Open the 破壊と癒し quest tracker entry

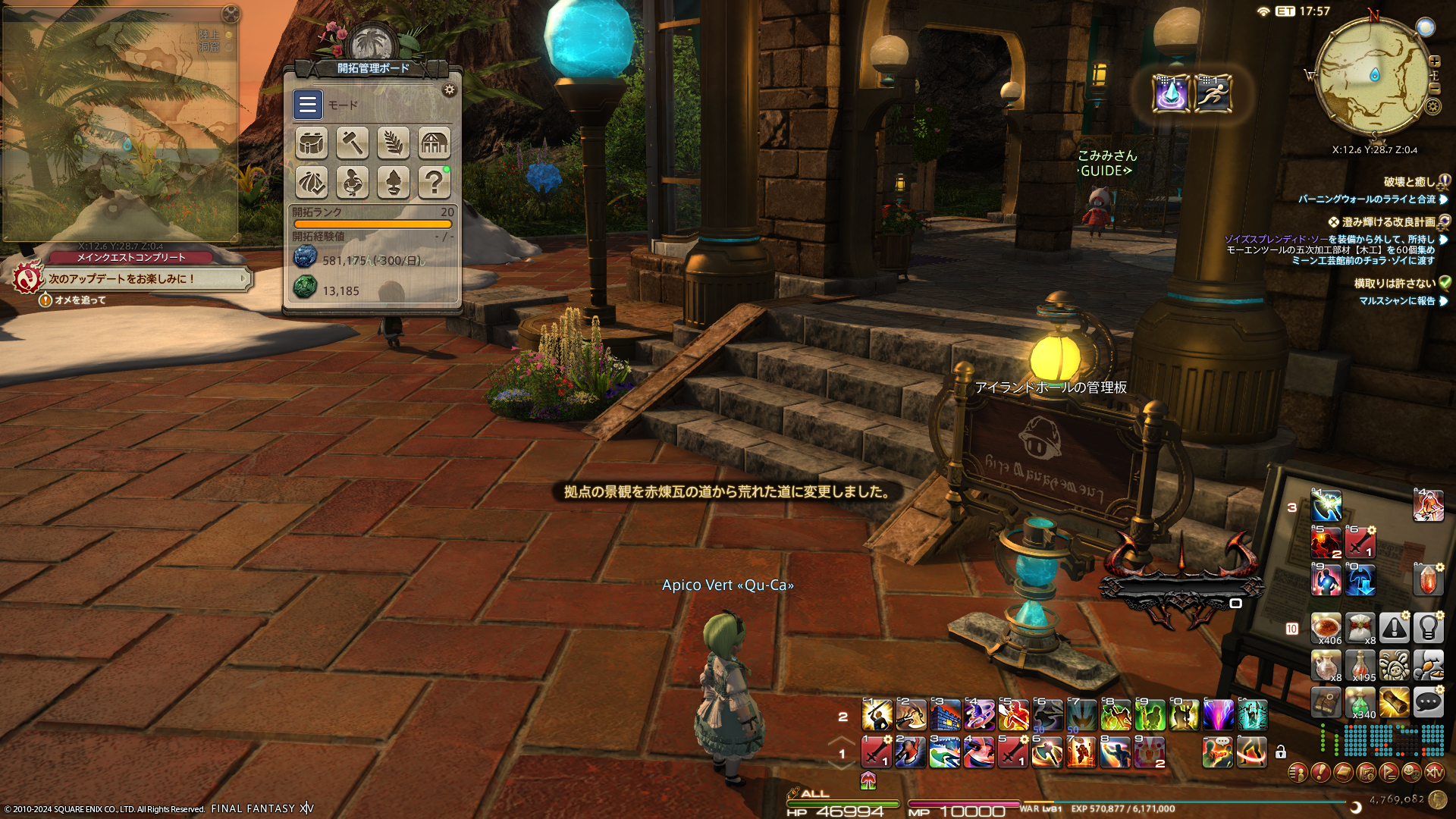(x=1409, y=182)
